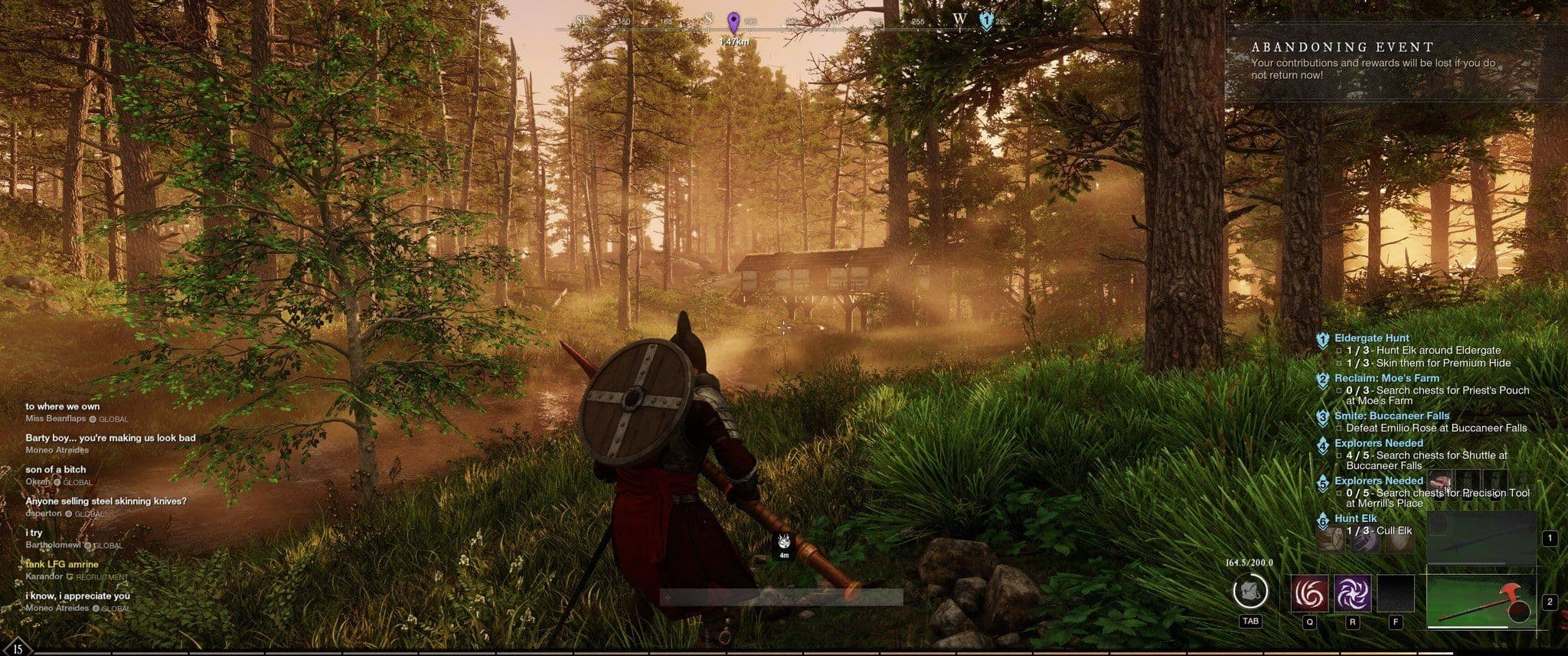This screenshot has width=1568, height=656.
Task: Click the Eldergate Hunt quest marker icon
Action: point(1324,339)
